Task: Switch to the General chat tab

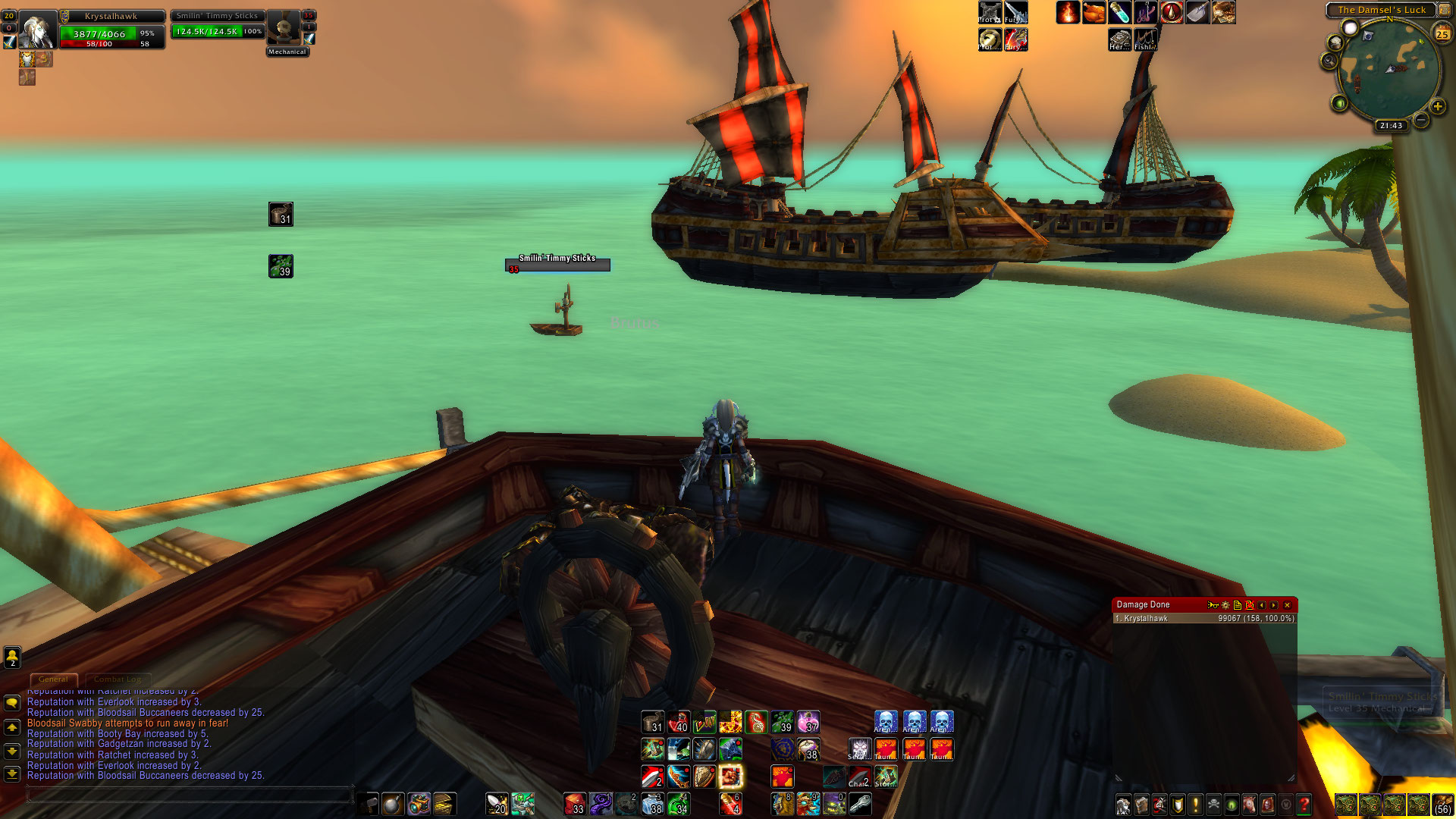Action: point(53,679)
